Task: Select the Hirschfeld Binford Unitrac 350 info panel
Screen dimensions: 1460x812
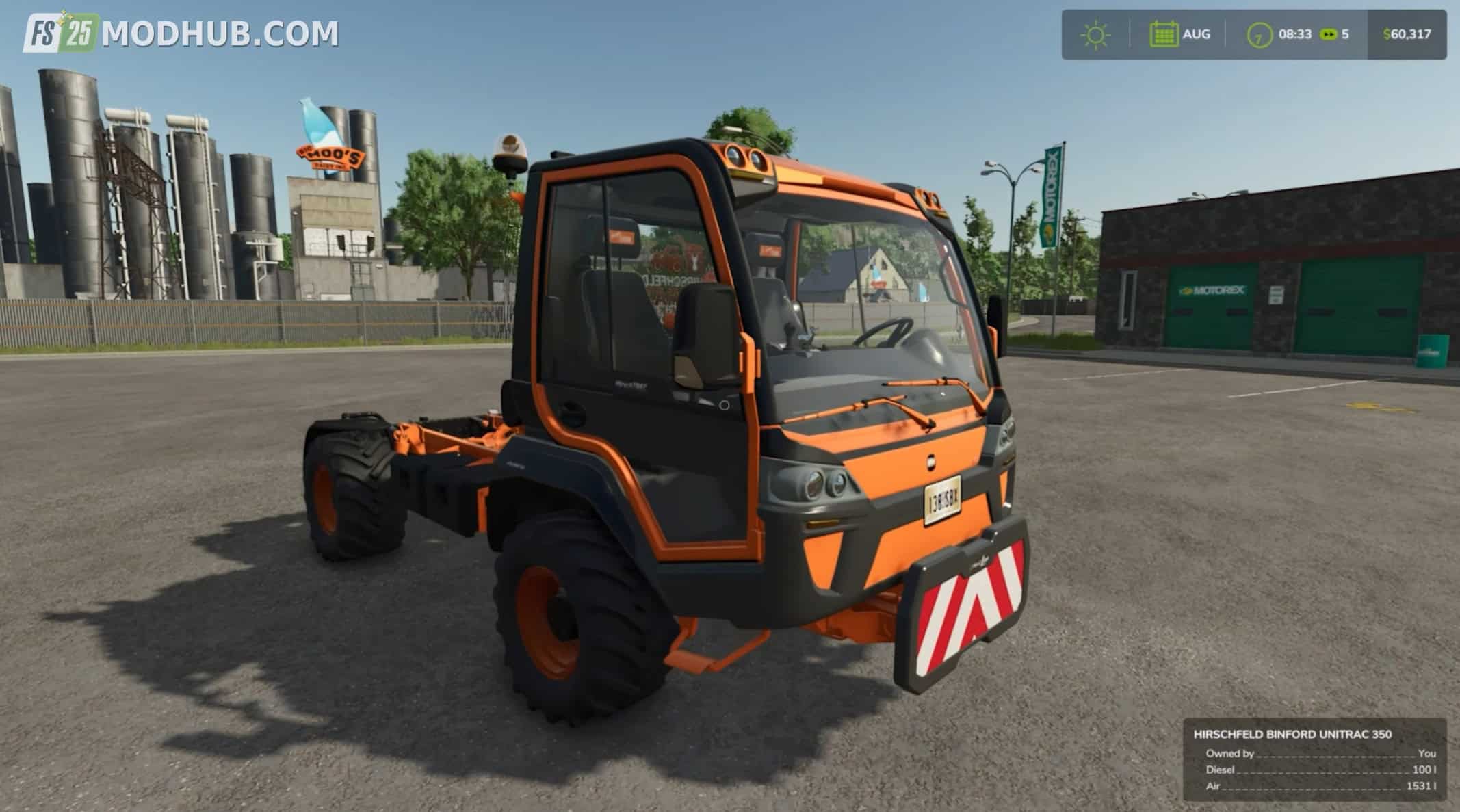Action: [x=1314, y=759]
